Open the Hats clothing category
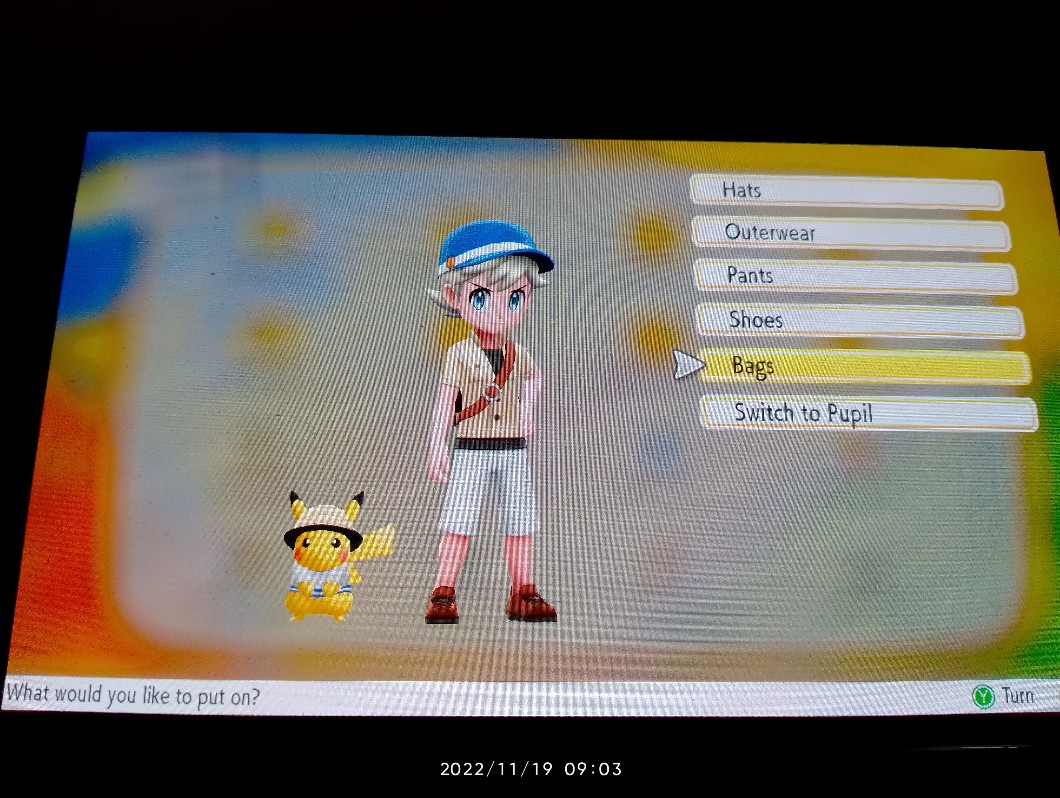The height and width of the screenshot is (798, 1060). click(846, 191)
